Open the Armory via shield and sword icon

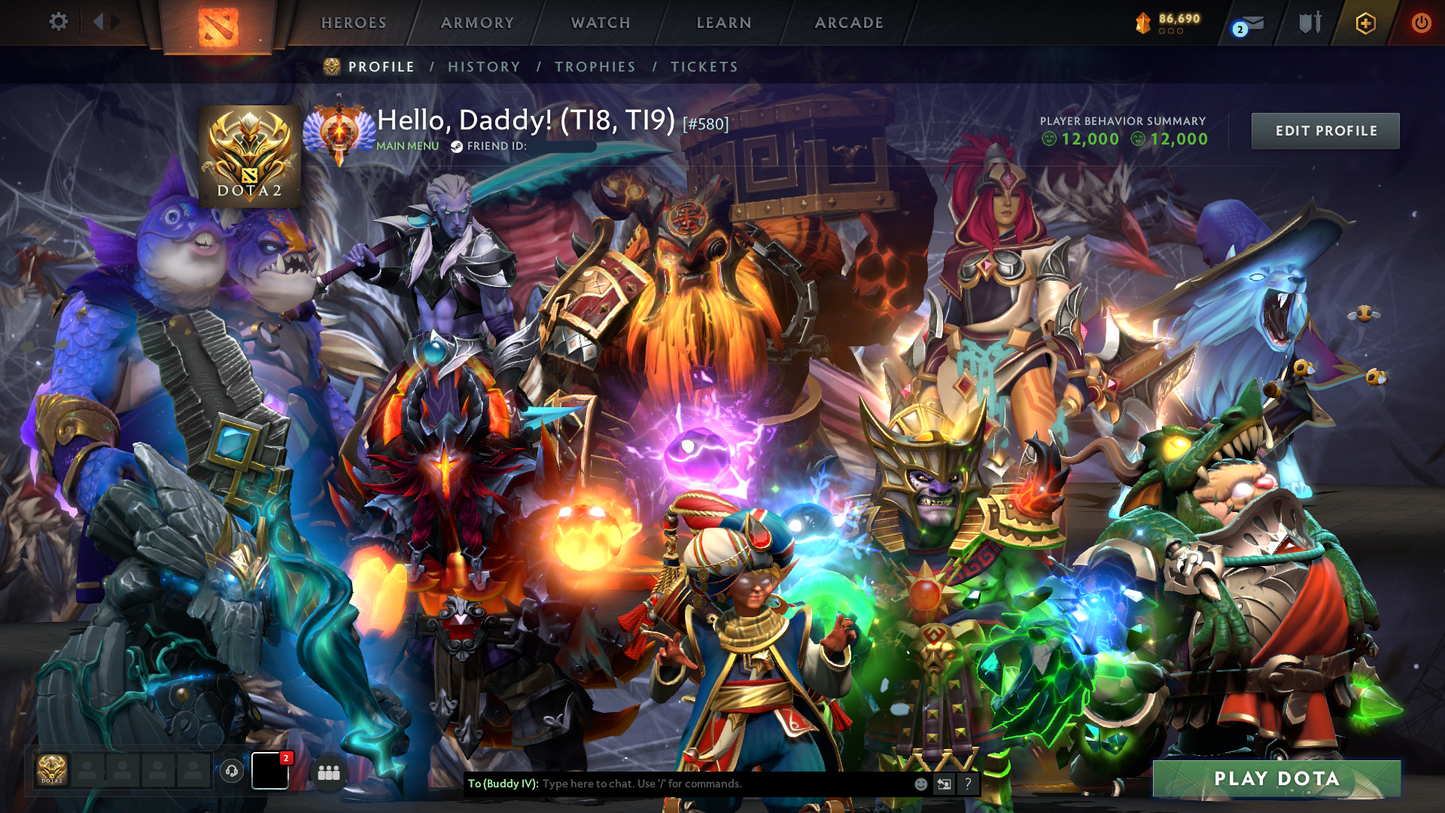point(1308,22)
